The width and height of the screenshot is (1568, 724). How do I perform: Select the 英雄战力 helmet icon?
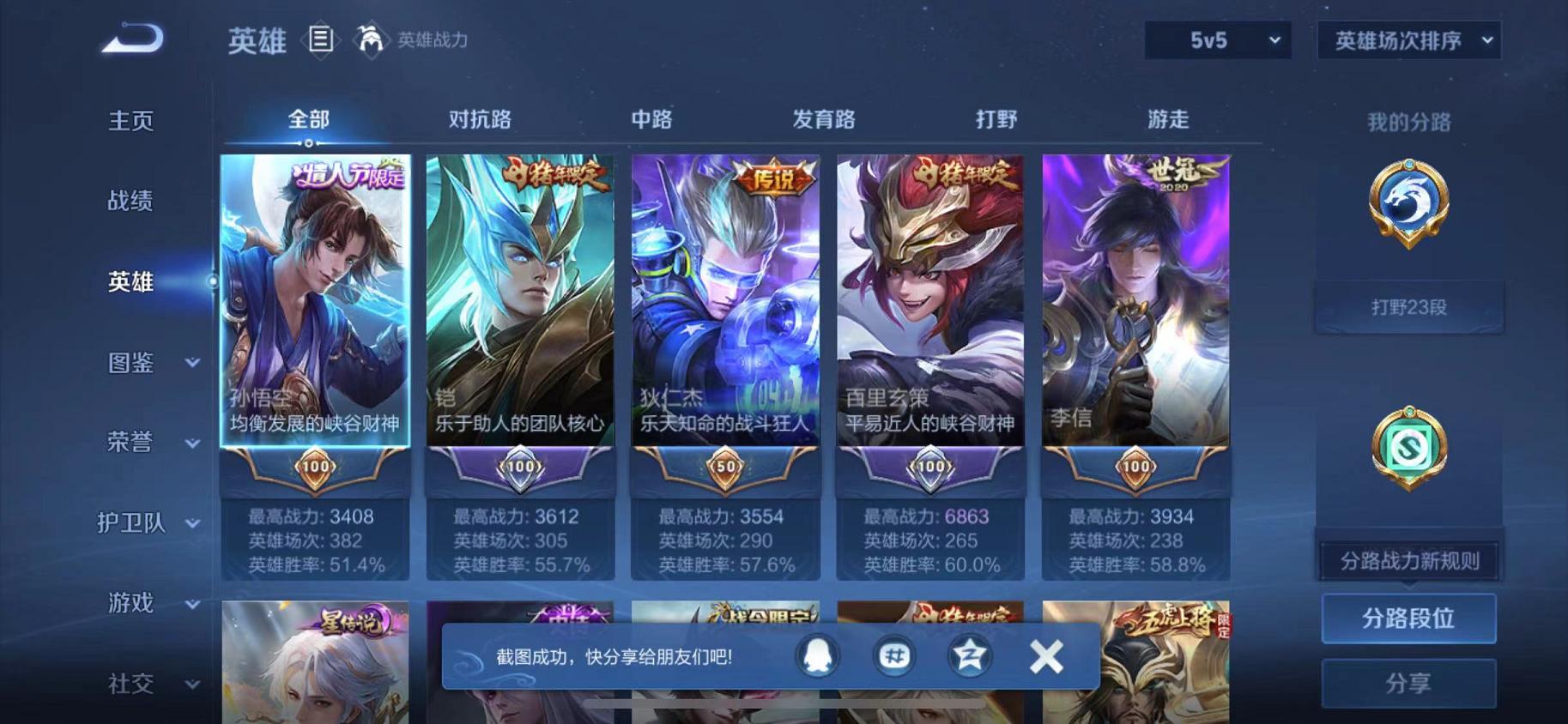372,40
